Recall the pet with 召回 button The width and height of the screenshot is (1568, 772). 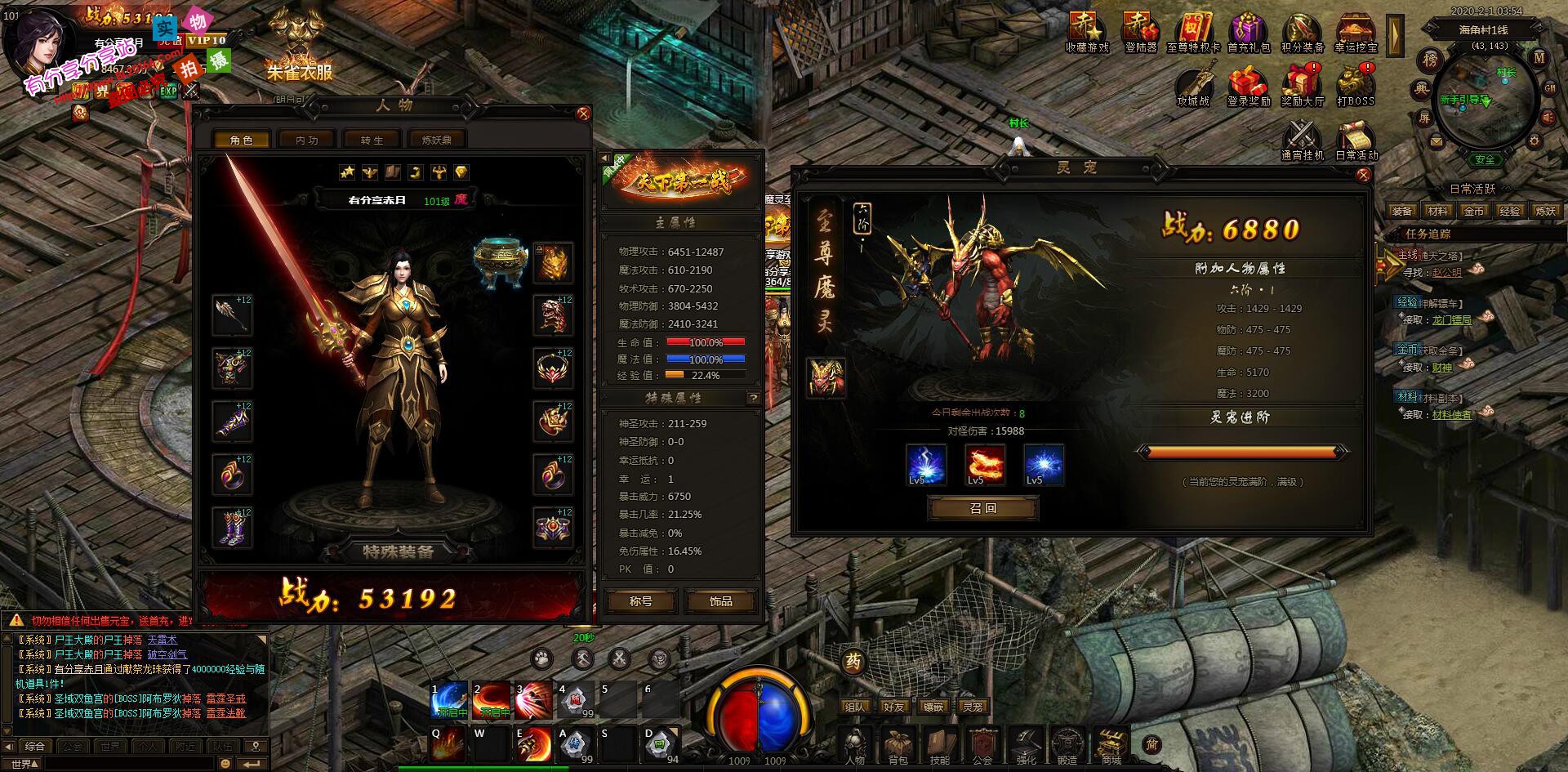coord(983,508)
